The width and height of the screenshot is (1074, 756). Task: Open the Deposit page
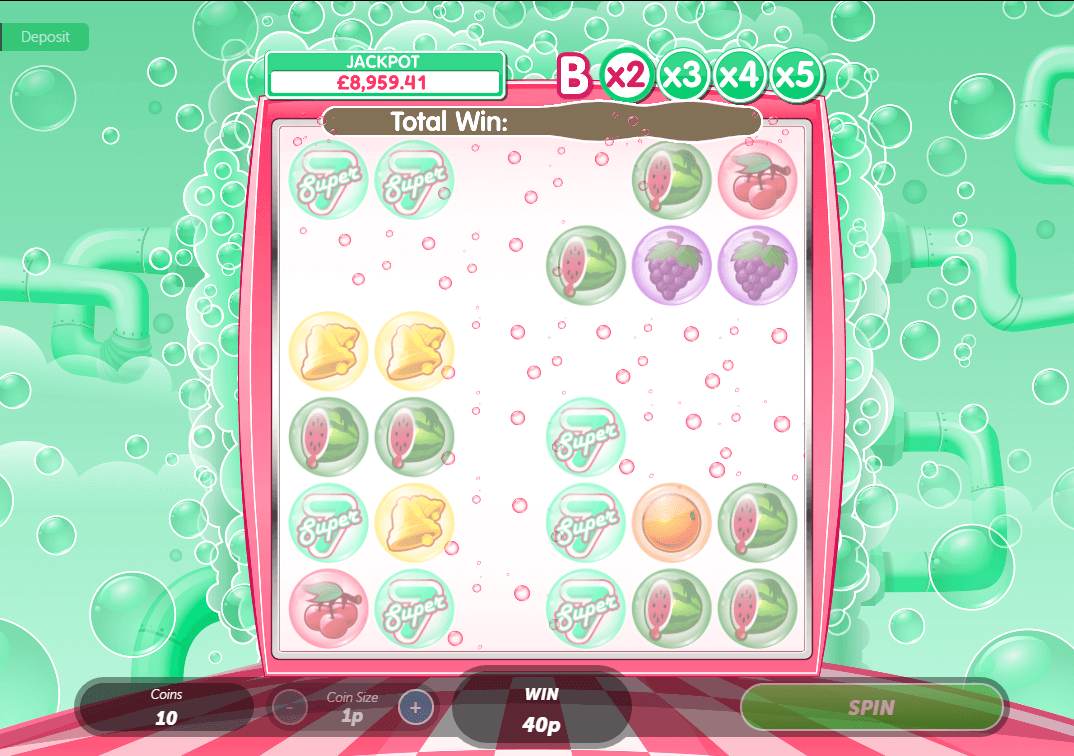coord(45,37)
